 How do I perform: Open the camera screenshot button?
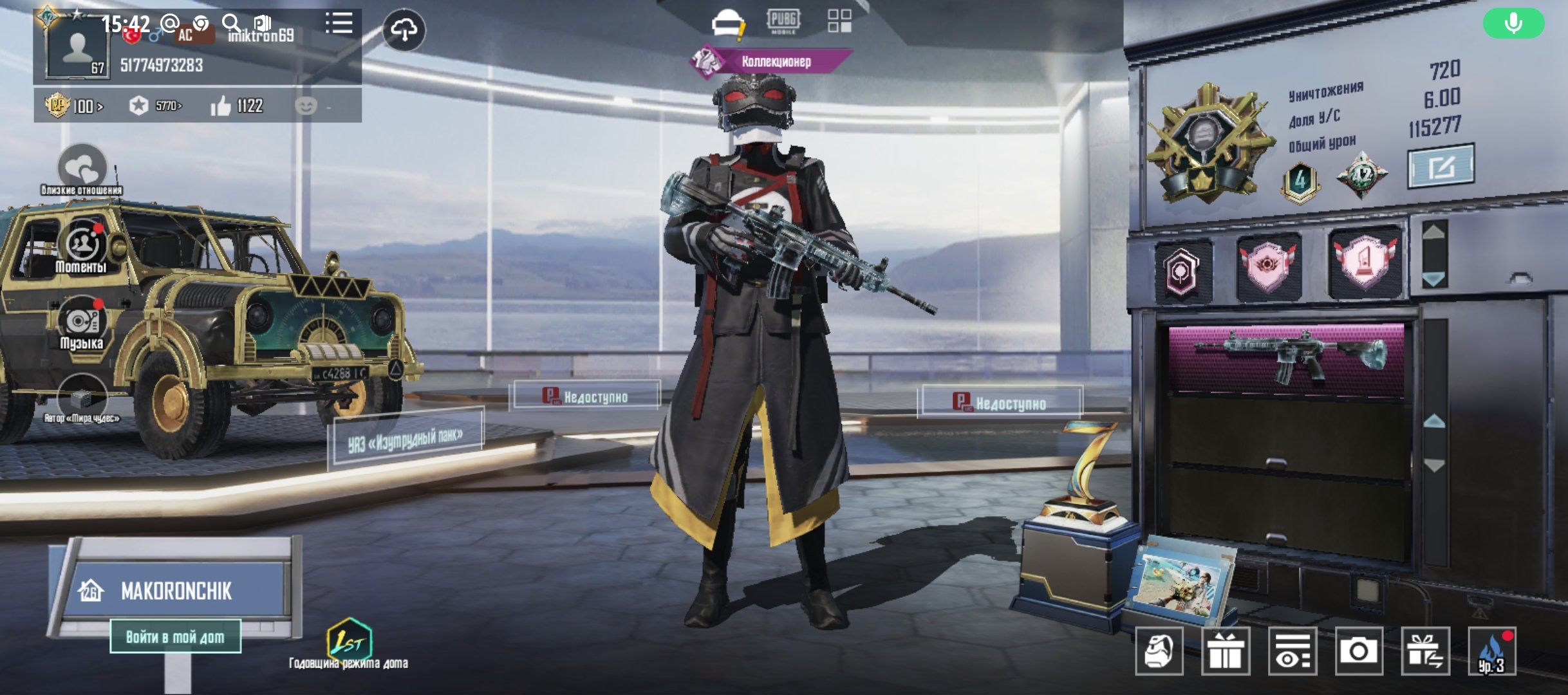point(1358,651)
